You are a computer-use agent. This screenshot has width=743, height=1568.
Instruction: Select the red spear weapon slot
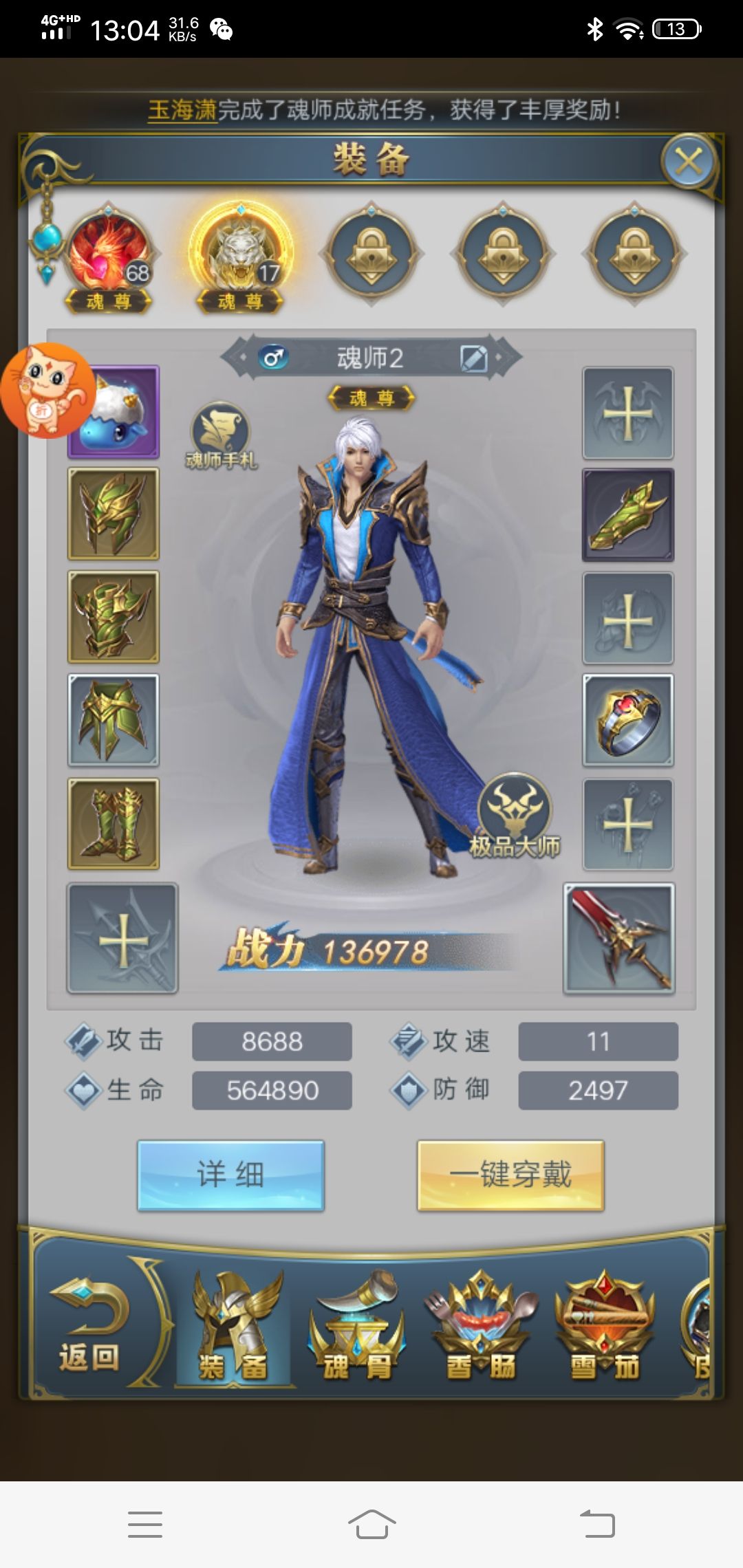(x=619, y=939)
